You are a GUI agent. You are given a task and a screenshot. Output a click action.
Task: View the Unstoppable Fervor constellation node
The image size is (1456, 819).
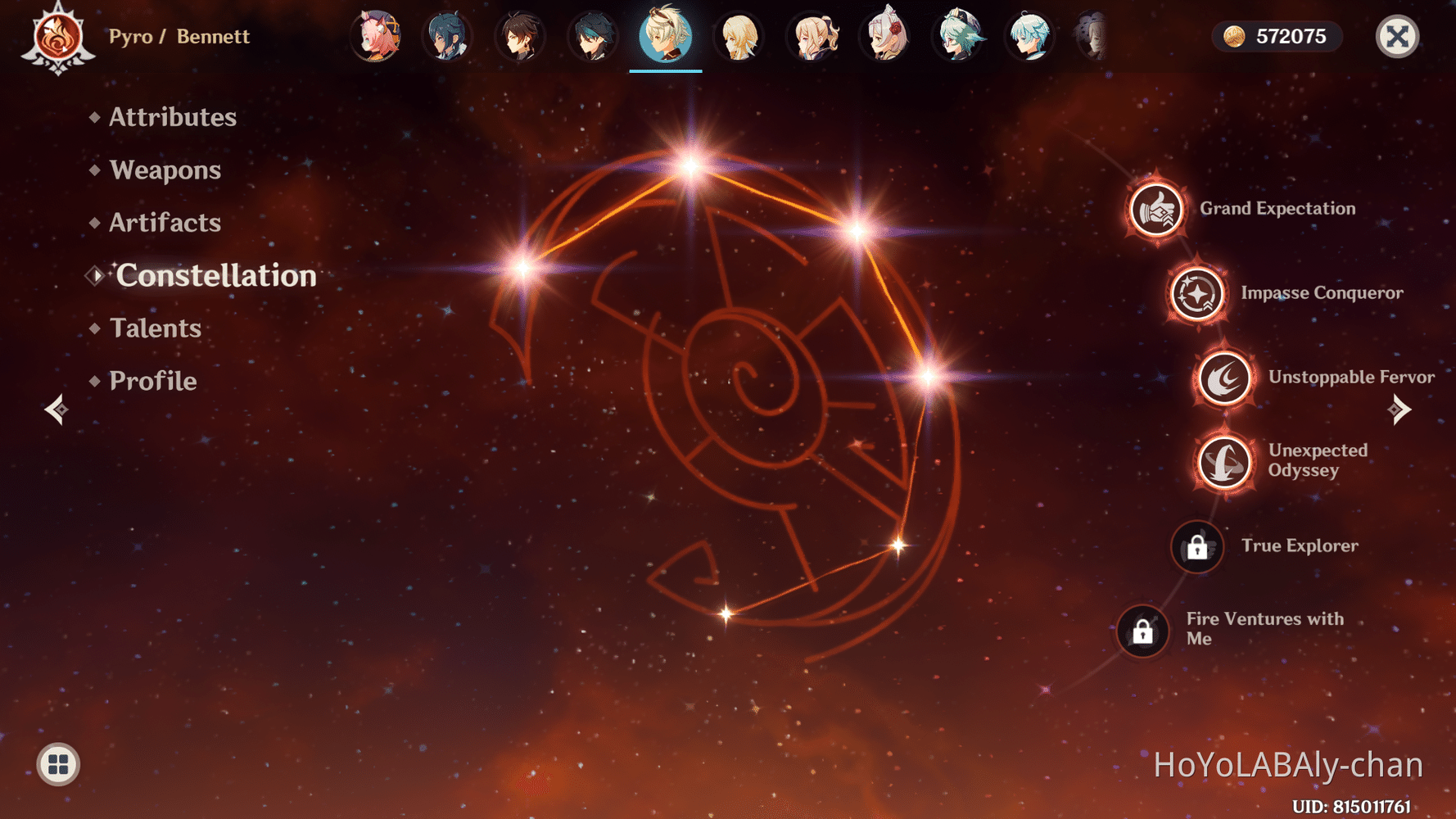click(1224, 378)
